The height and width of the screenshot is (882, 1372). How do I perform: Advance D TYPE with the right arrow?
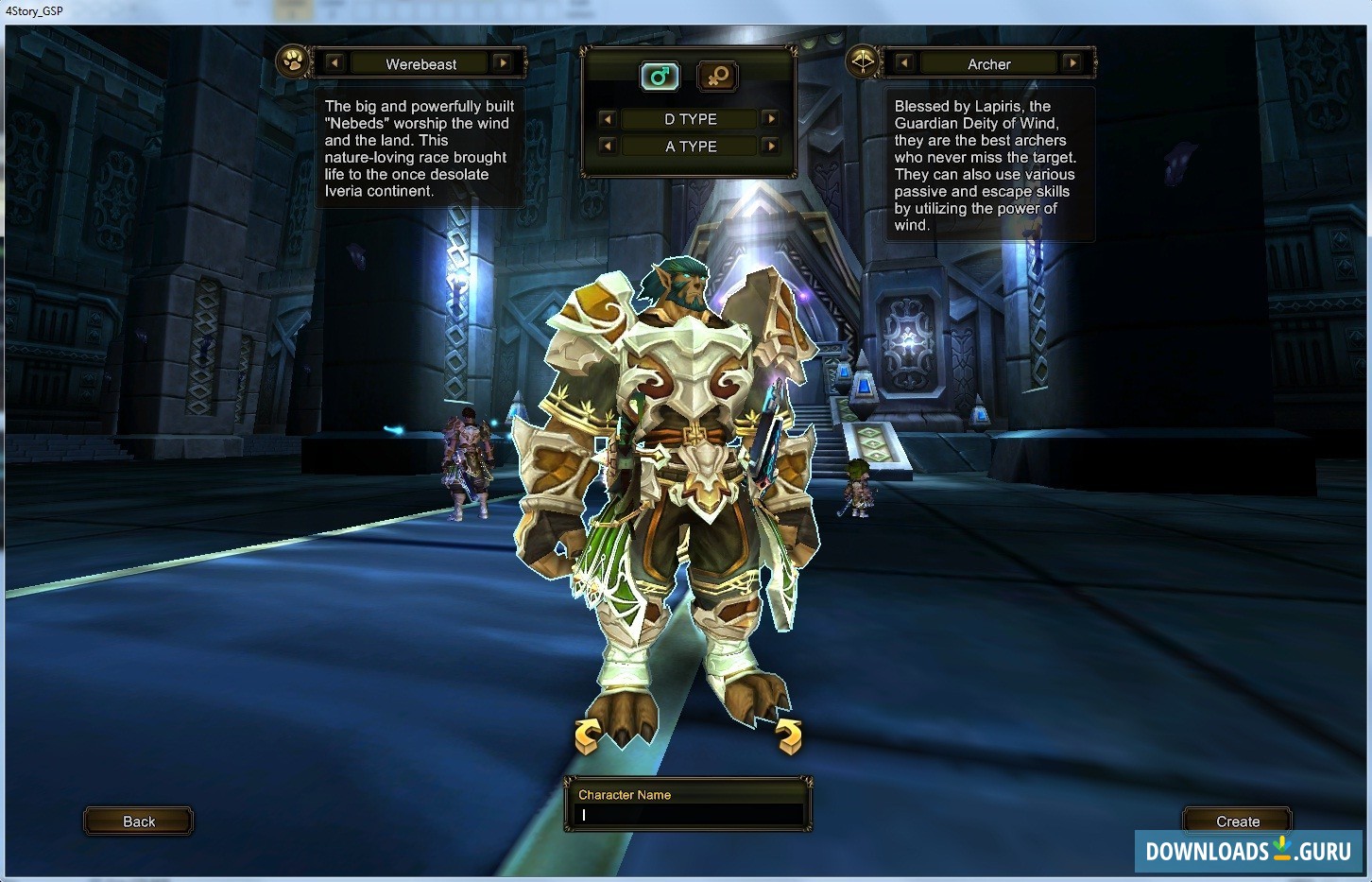pyautogui.click(x=771, y=119)
